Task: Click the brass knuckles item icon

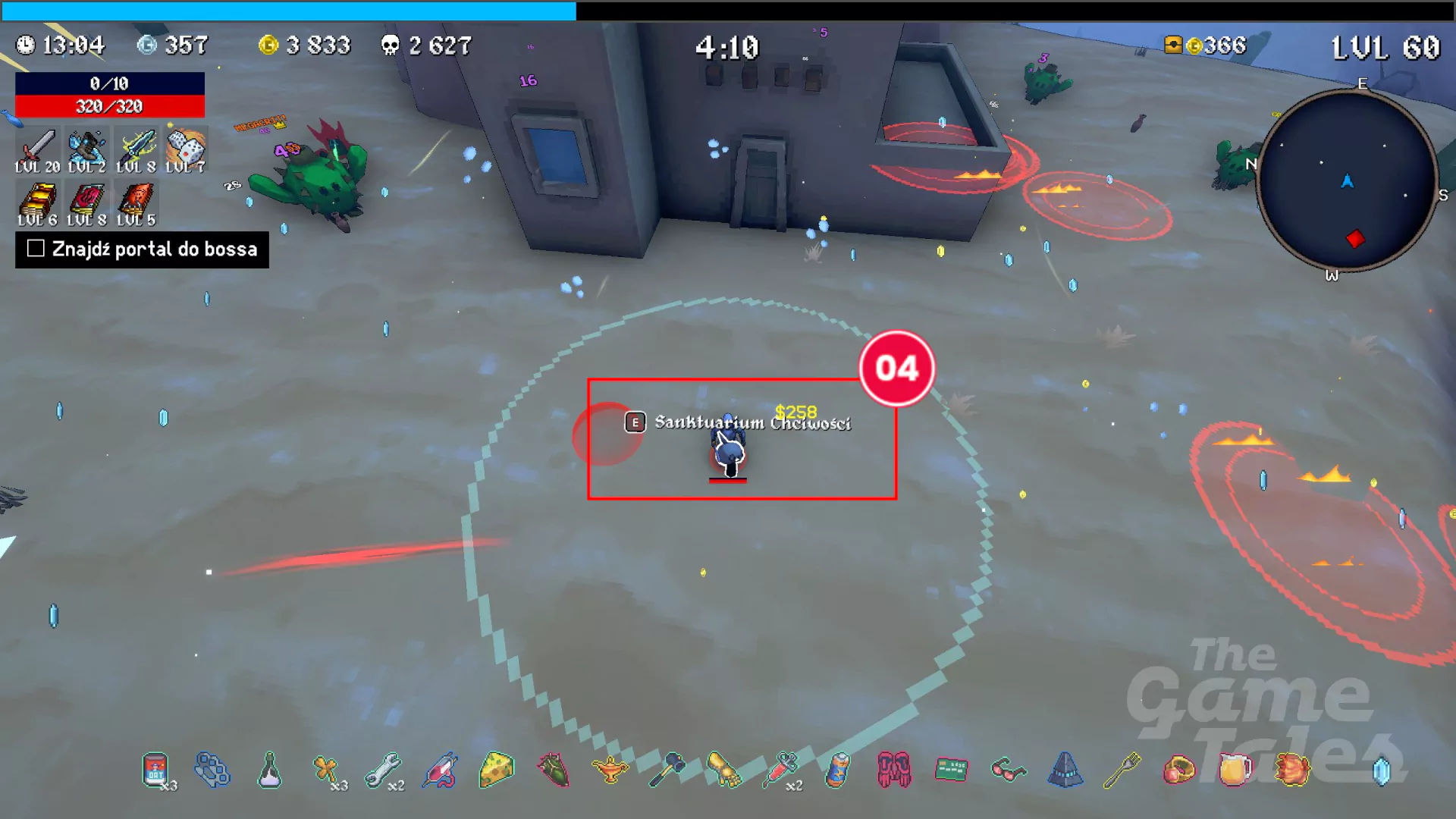Action: [x=212, y=770]
